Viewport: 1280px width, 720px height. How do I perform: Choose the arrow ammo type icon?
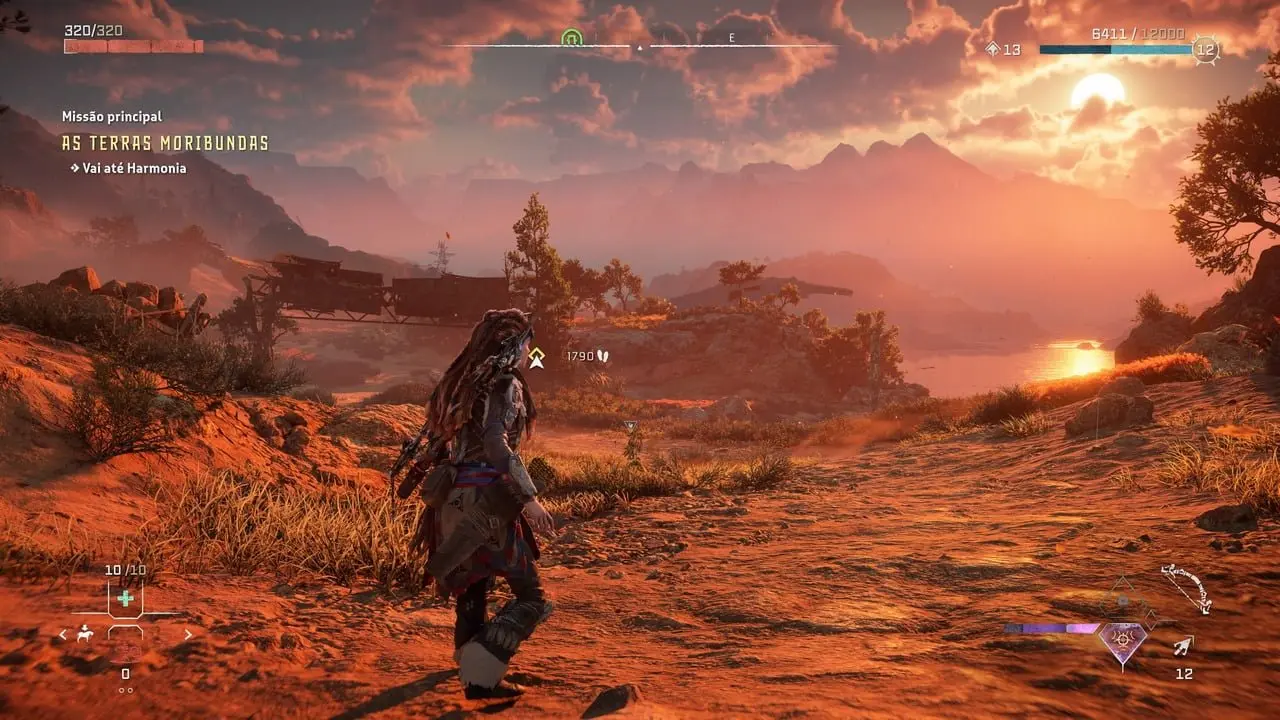[1184, 647]
